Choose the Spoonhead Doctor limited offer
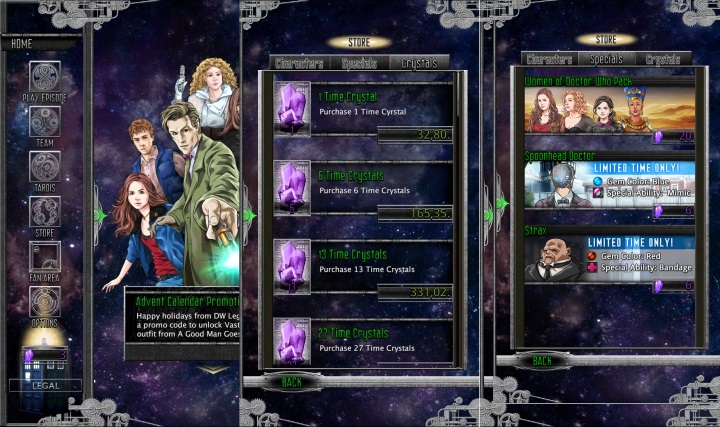 (x=610, y=186)
